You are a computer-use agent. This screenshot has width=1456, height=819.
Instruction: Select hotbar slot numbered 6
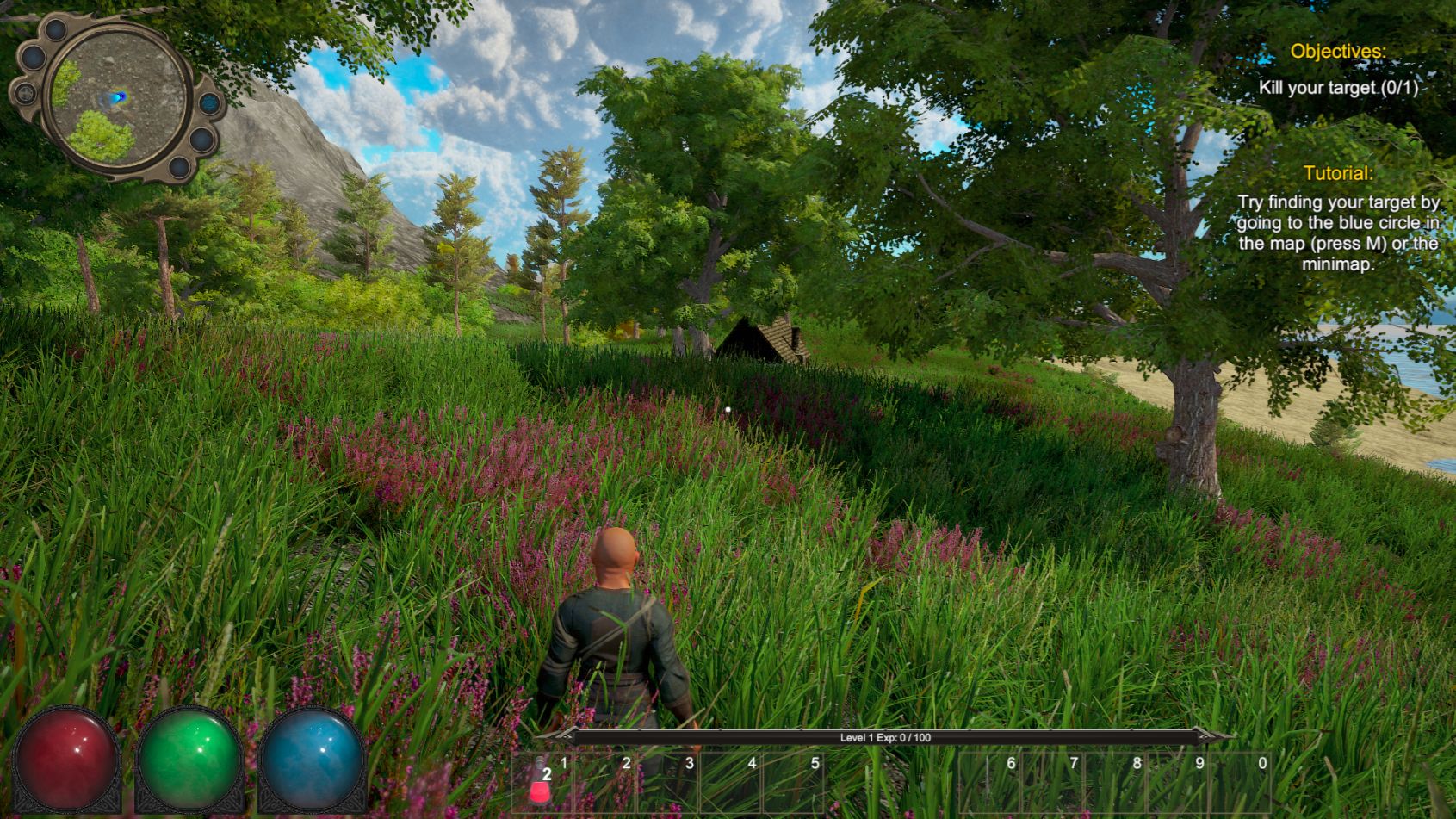pyautogui.click(x=990, y=783)
